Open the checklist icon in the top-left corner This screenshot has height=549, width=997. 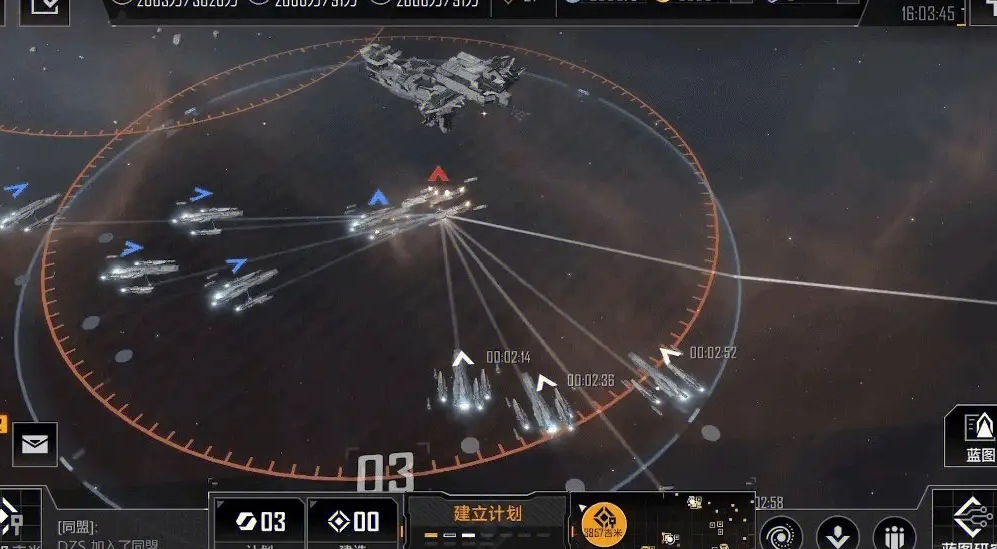coord(45,9)
